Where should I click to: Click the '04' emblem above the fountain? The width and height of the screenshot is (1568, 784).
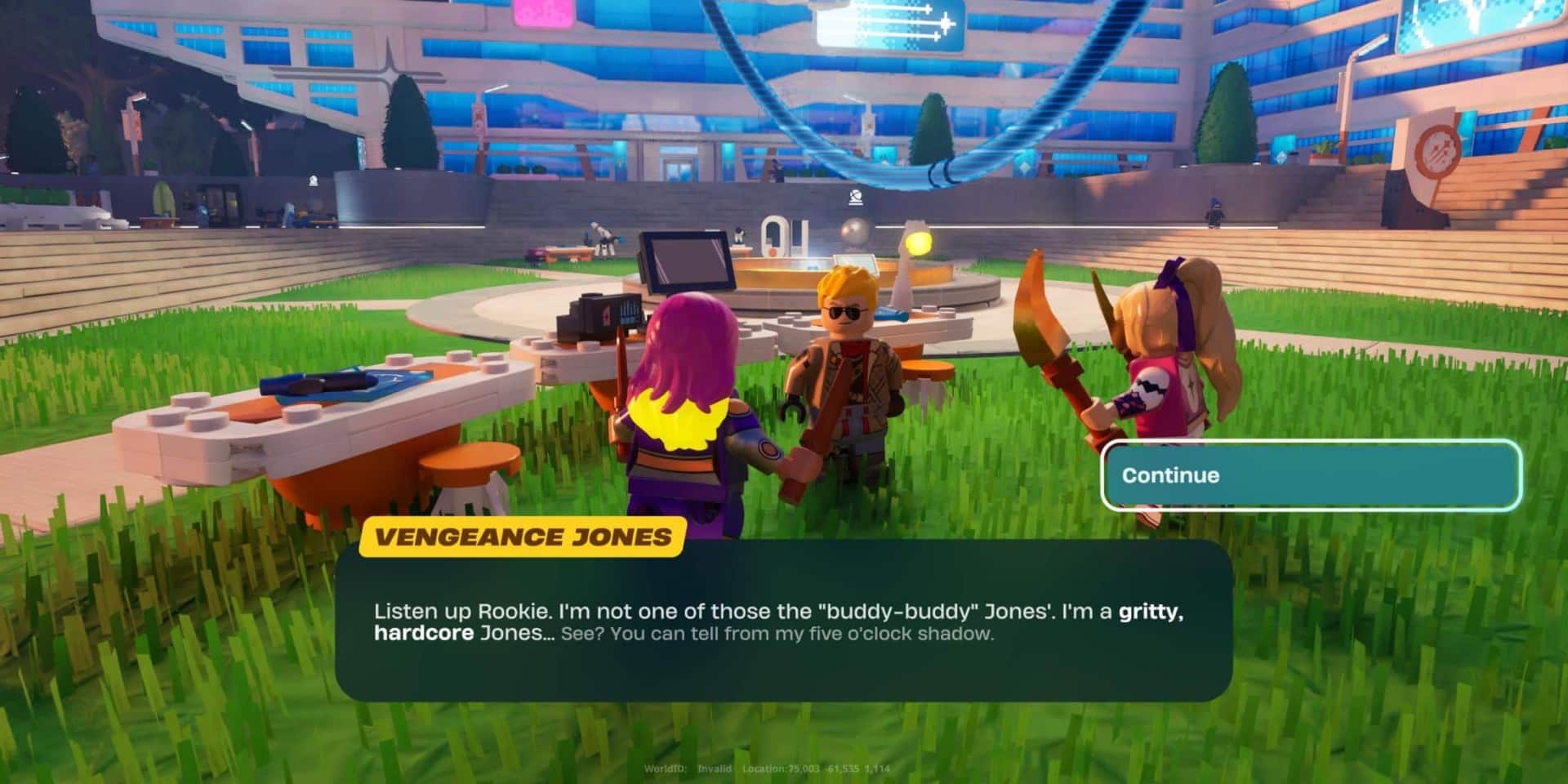(777, 237)
